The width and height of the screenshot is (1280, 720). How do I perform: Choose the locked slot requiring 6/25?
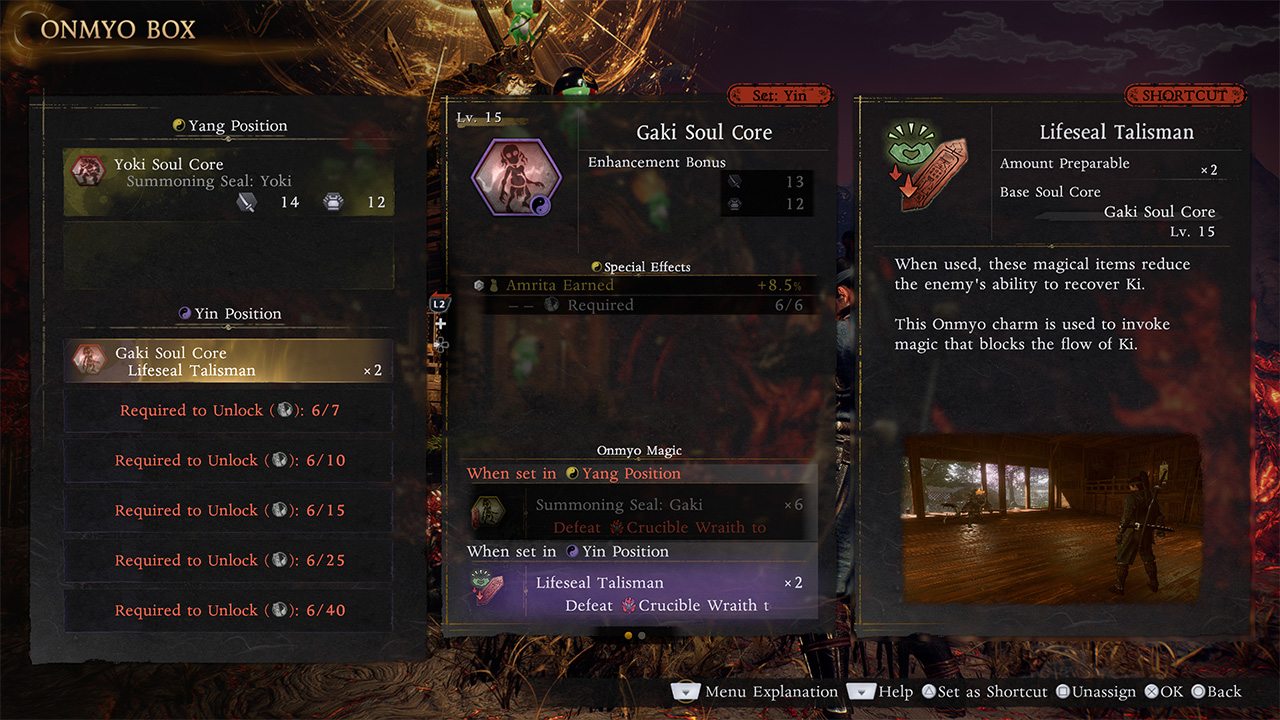click(x=229, y=561)
